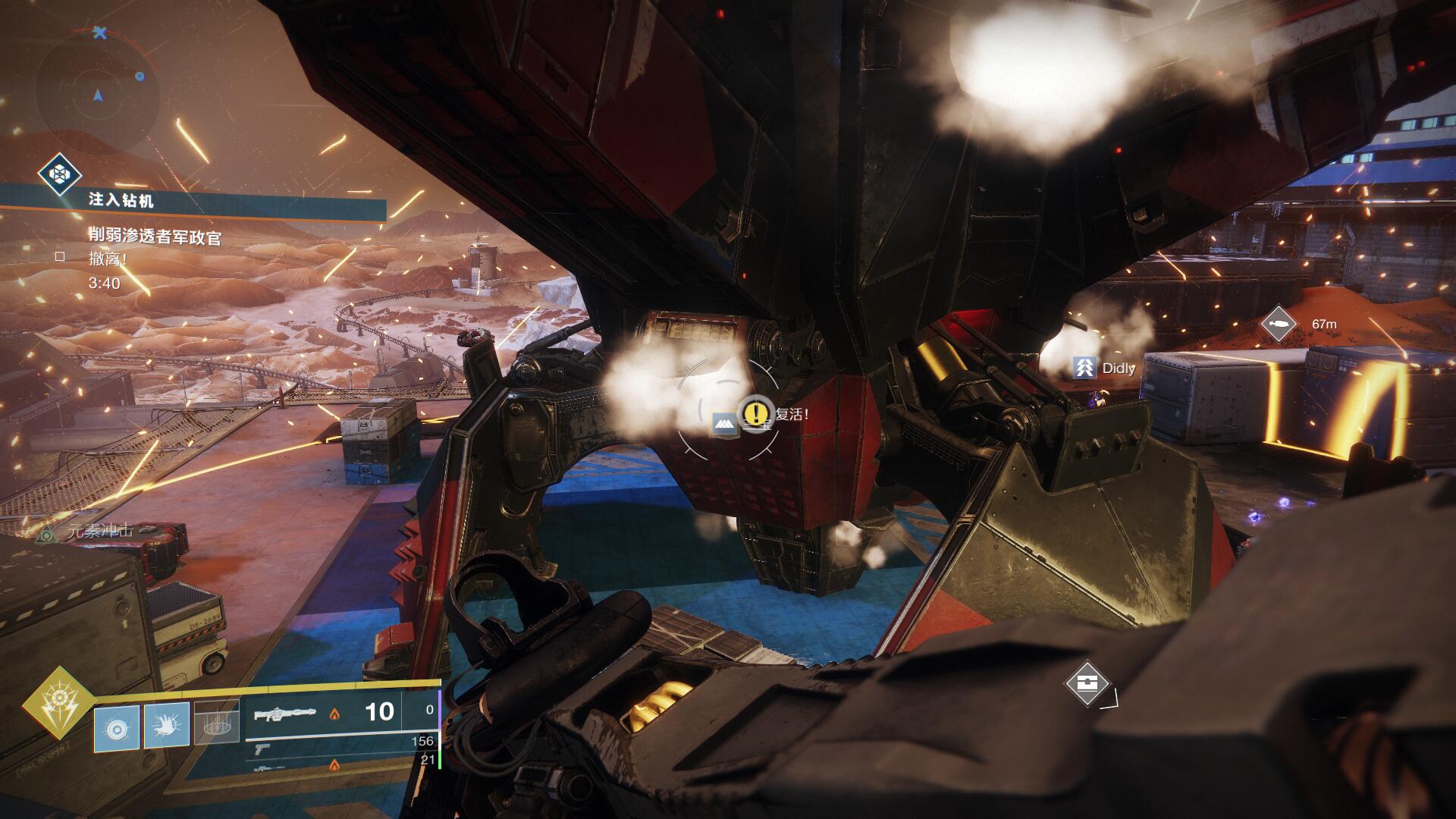Click the yellow revive exclamation marker
The width and height of the screenshot is (1456, 819).
click(x=755, y=413)
